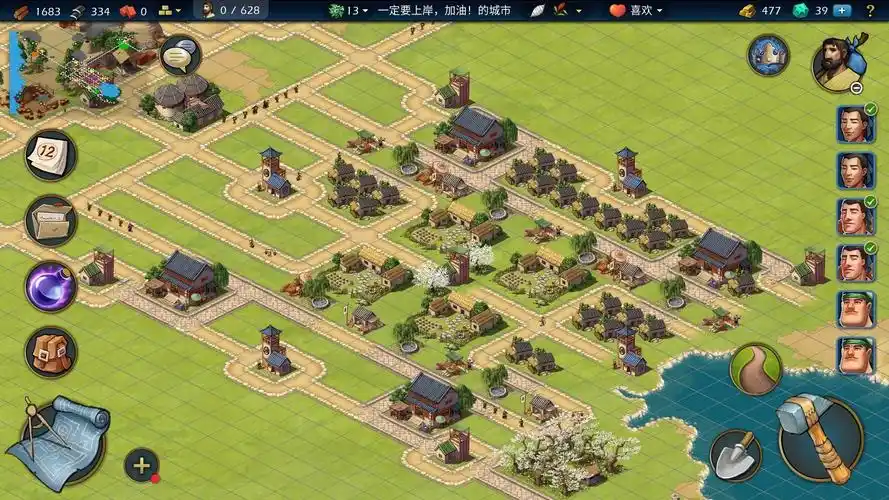The height and width of the screenshot is (500, 889).
Task: Open the city name dropdown
Action: (x=420, y=10)
